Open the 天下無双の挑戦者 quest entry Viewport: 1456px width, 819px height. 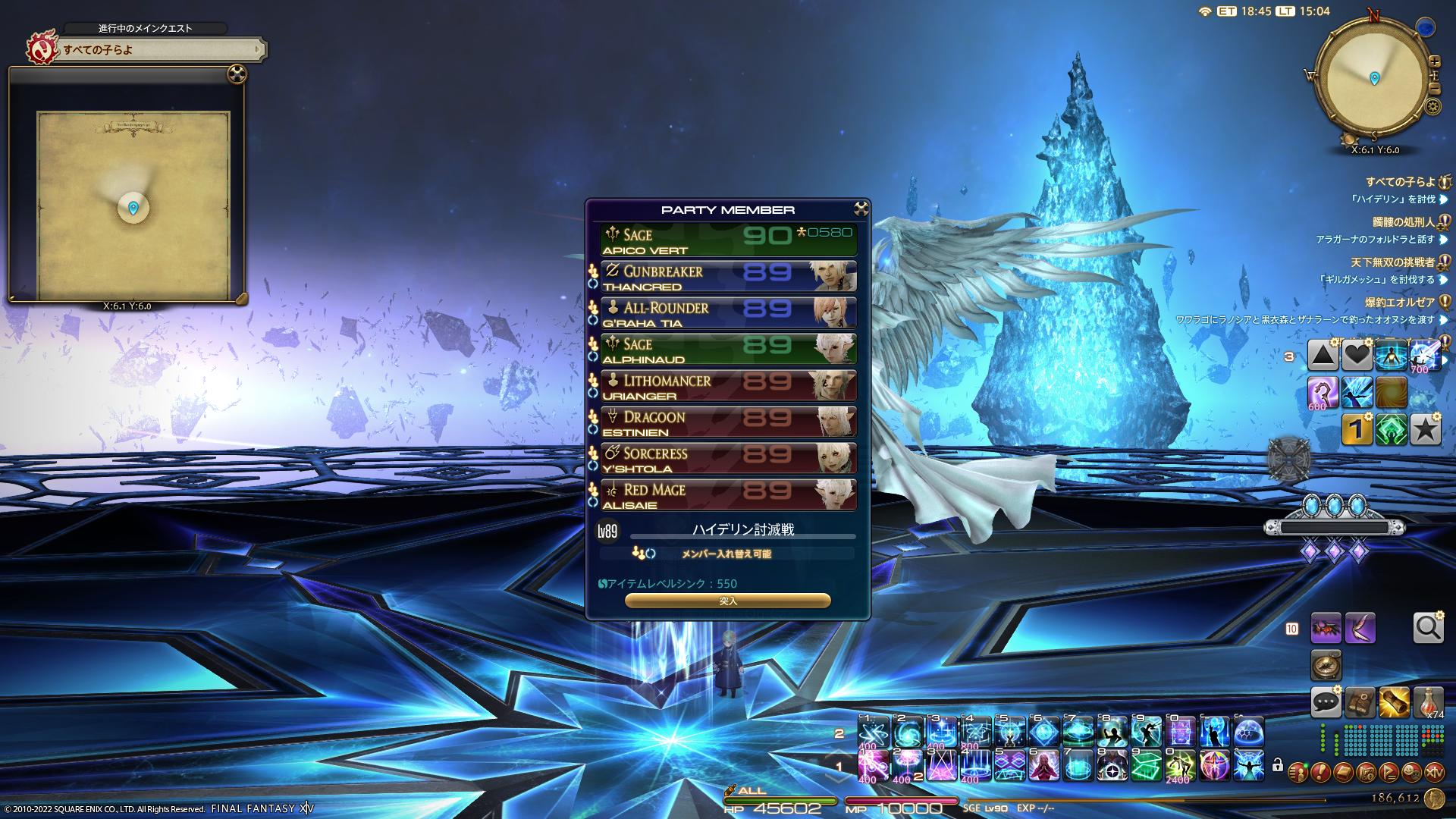click(x=1392, y=262)
